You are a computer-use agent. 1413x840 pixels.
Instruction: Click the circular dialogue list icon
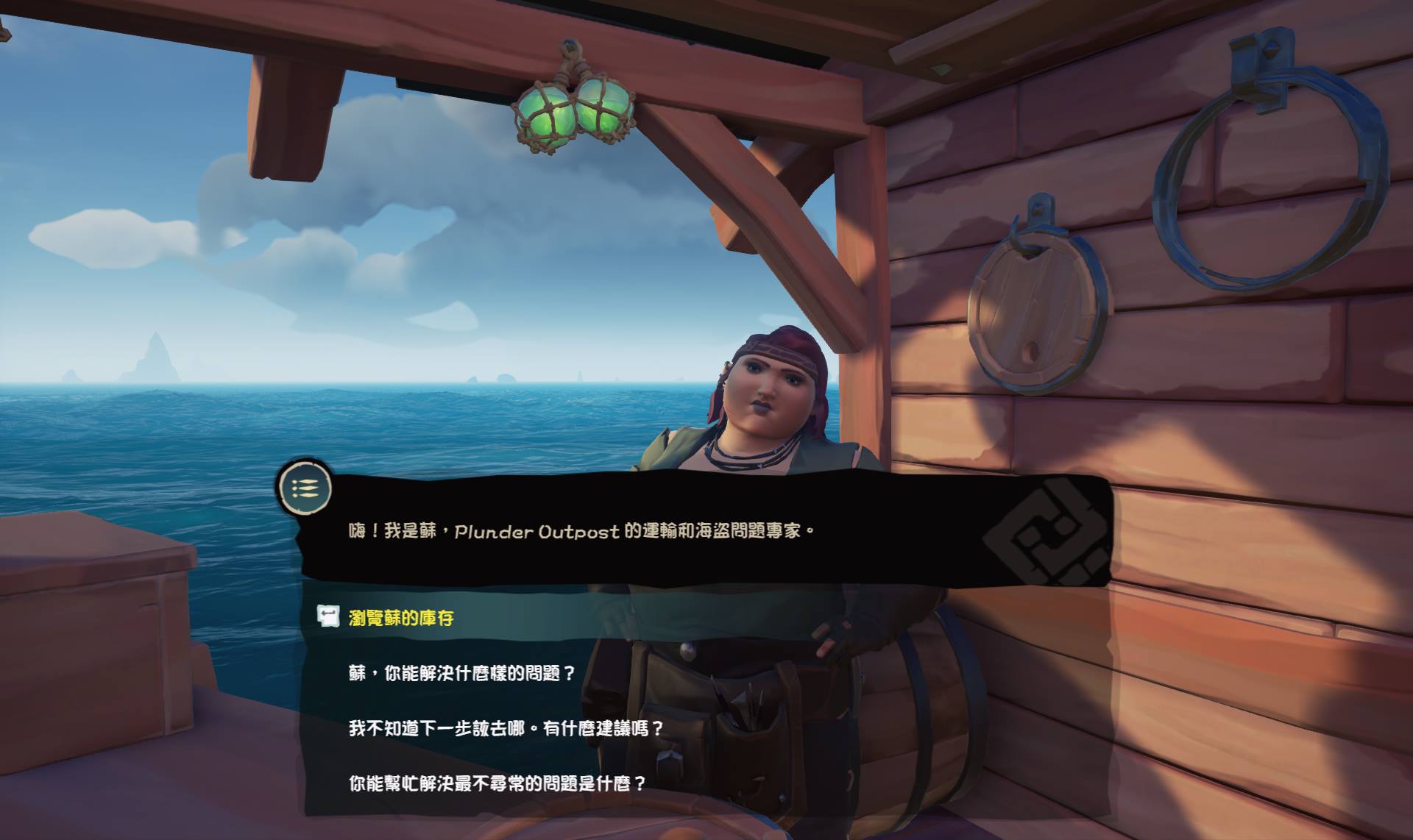[x=305, y=489]
